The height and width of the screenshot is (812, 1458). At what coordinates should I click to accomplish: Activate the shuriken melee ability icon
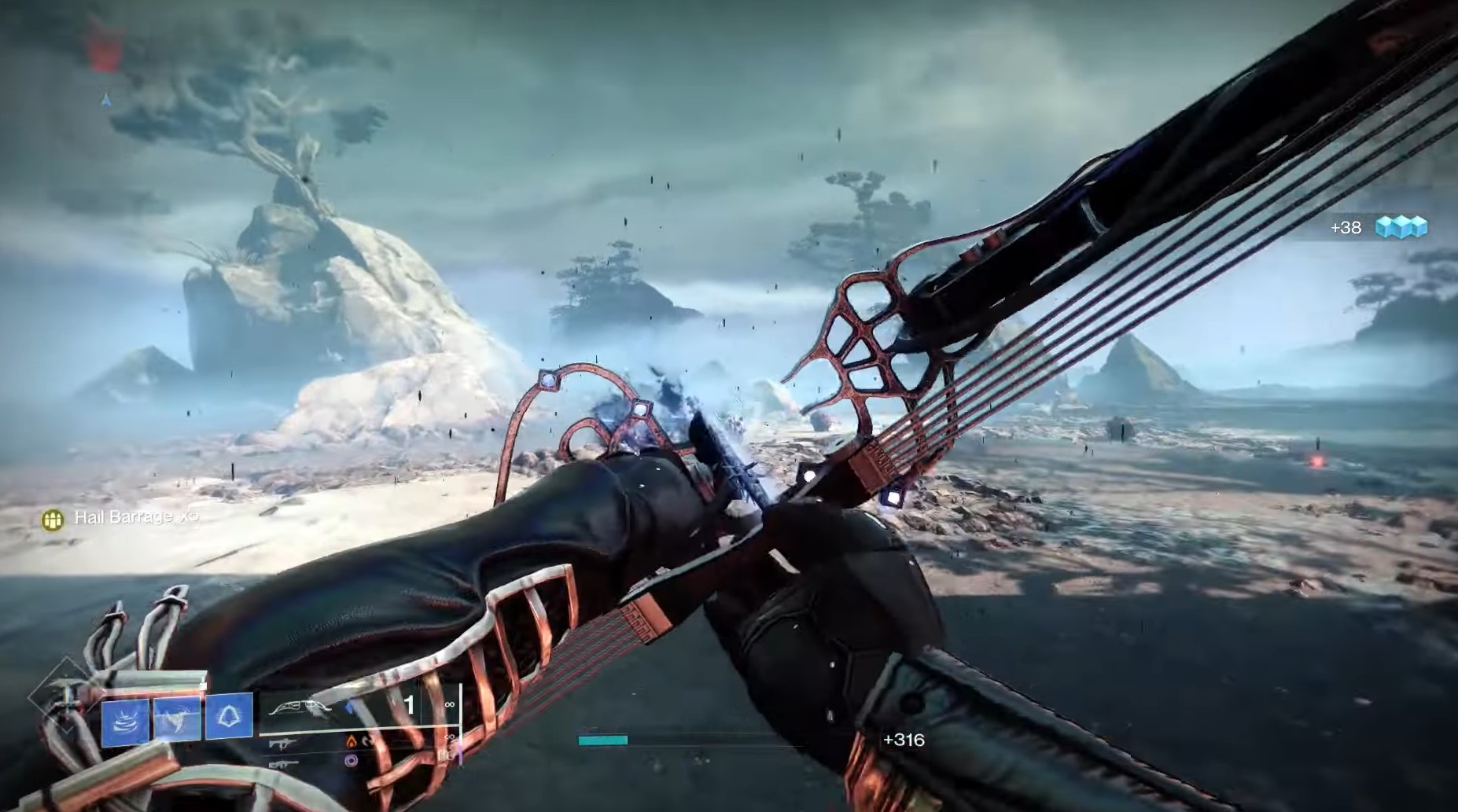tap(177, 718)
